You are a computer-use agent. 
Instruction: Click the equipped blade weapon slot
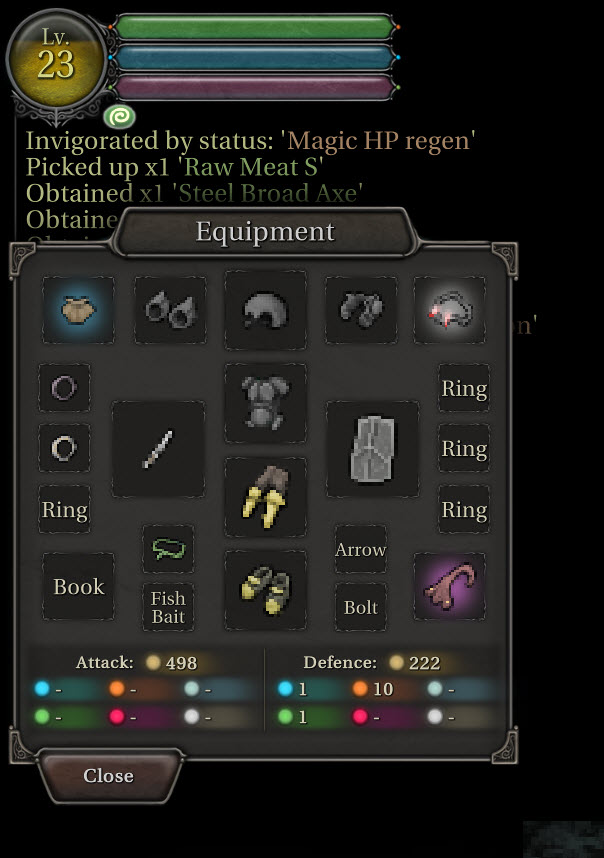tap(158, 449)
